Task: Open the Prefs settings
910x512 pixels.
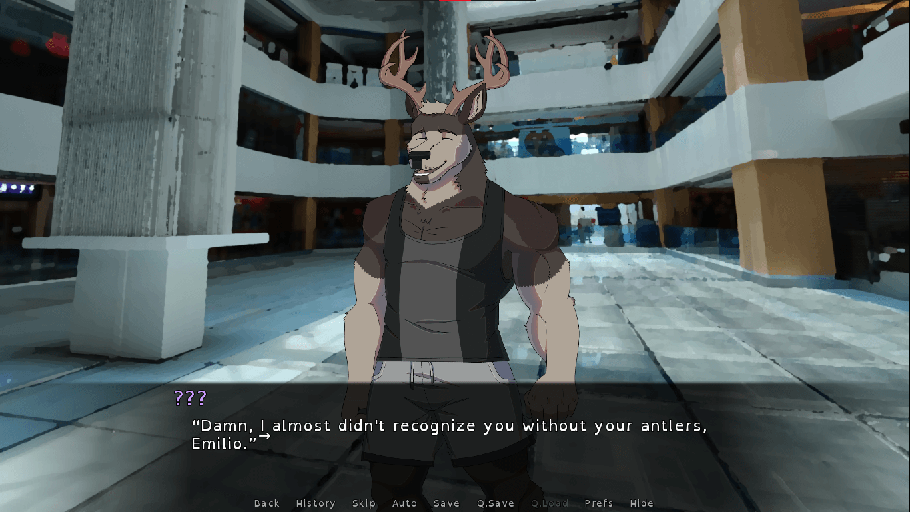Action: (599, 503)
